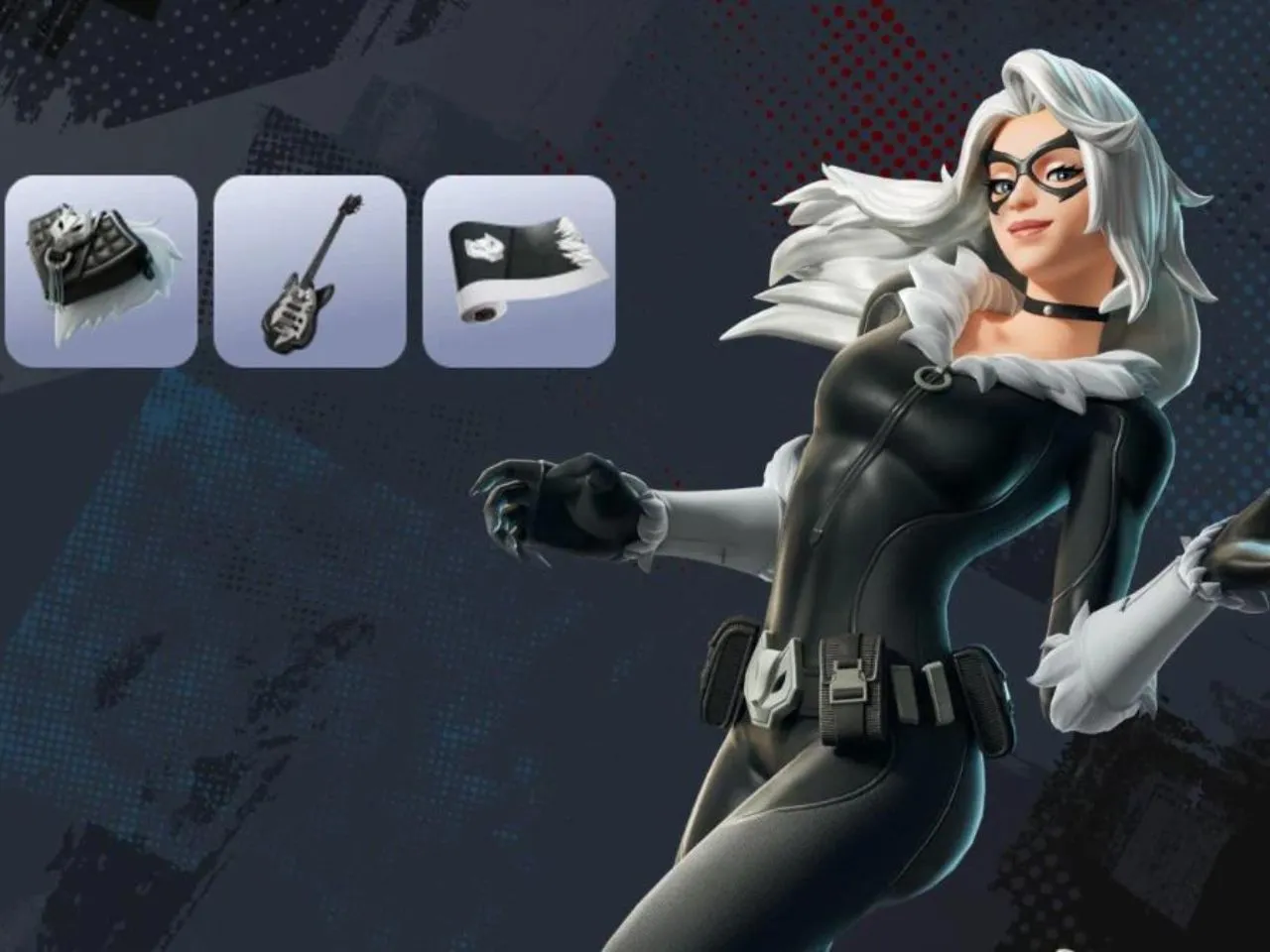Click the guitar headstock tuning pegs
Image resolution: width=1270 pixels, height=952 pixels.
353,201
